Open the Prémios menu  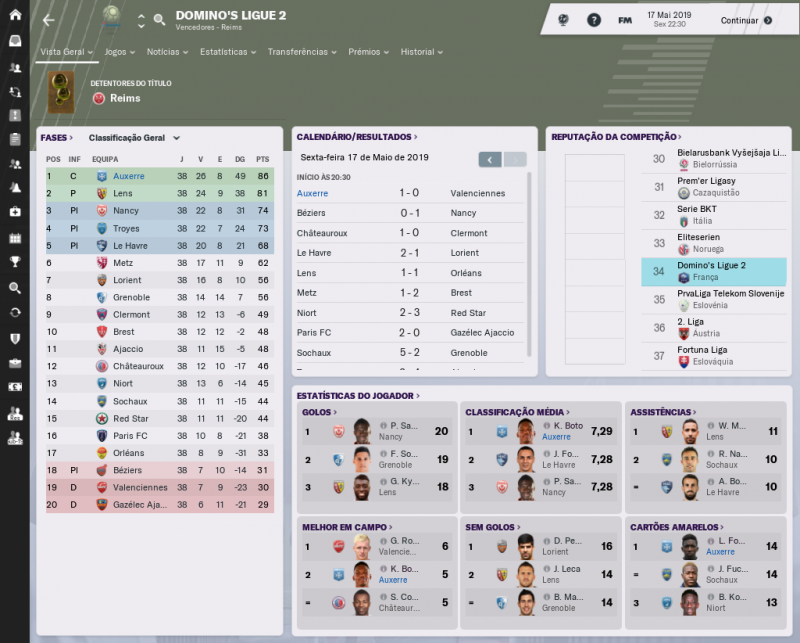369,52
